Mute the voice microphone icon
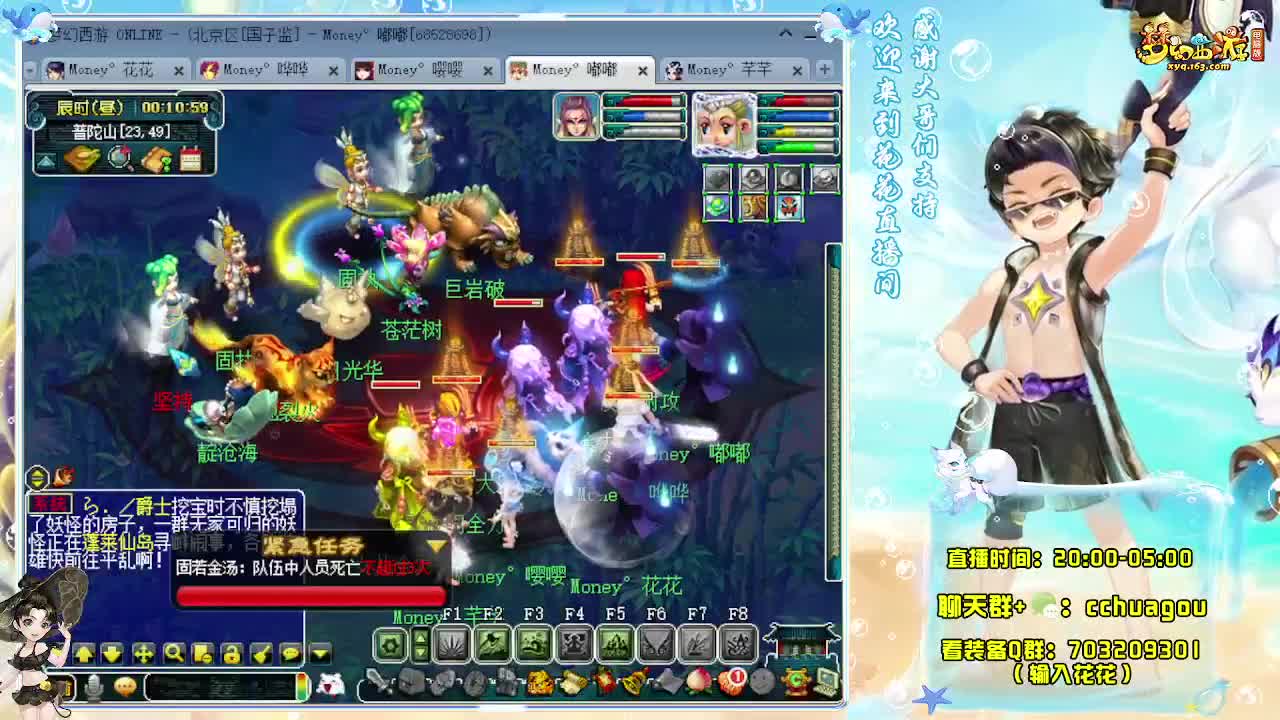This screenshot has width=1280, height=720. pos(95,686)
